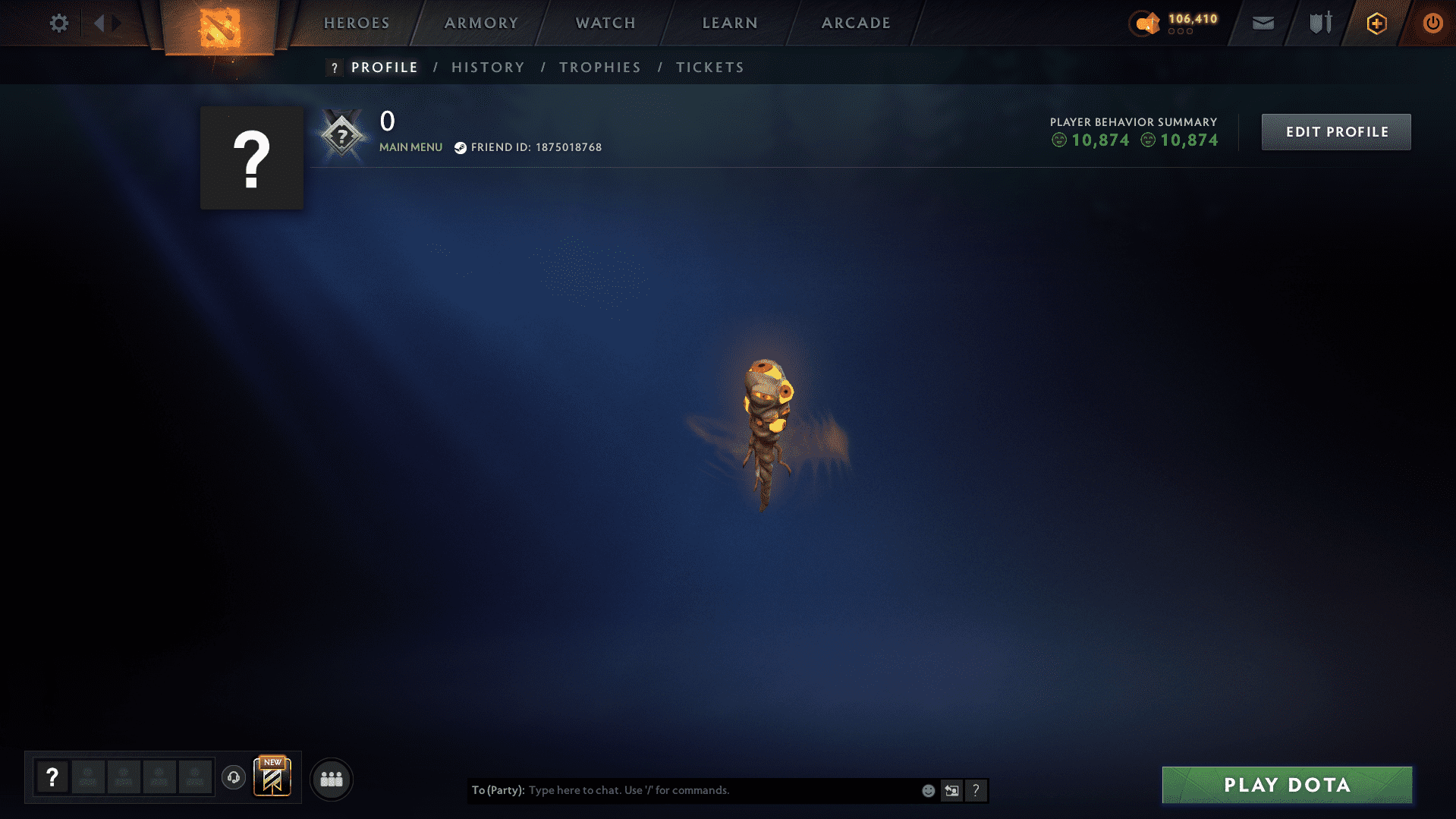Open the battle report shield and sword icon
This screenshot has width=1456, height=819.
click(1319, 23)
